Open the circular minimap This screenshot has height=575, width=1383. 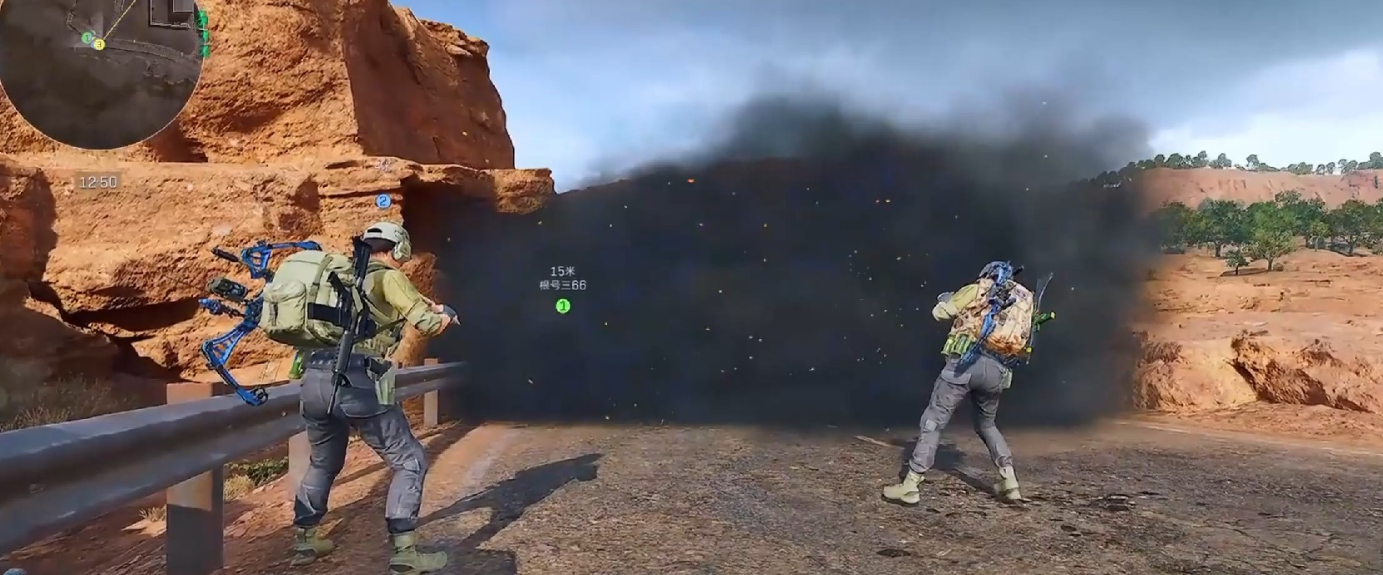pyautogui.click(x=98, y=70)
